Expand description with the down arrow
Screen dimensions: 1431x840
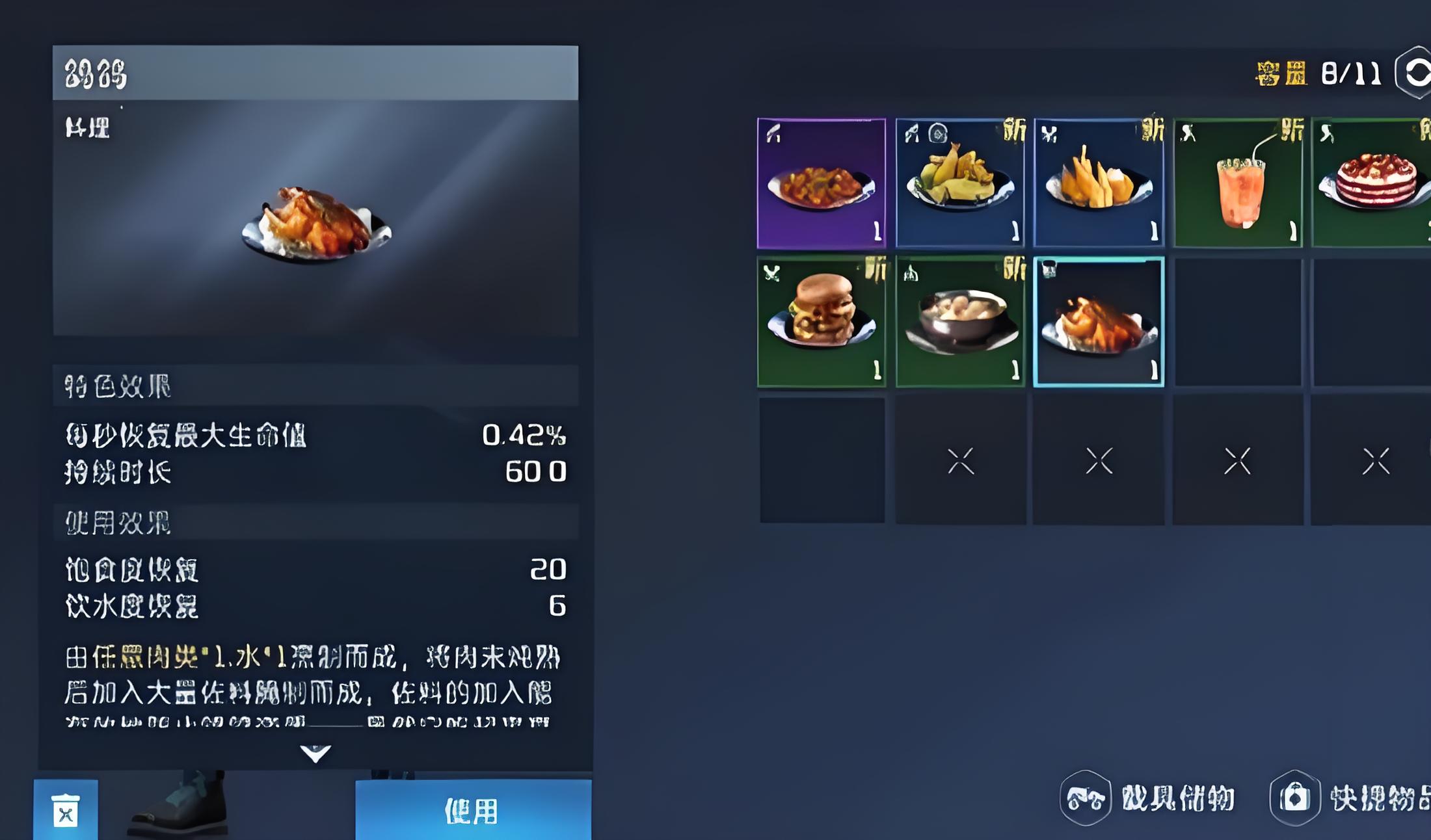(315, 754)
